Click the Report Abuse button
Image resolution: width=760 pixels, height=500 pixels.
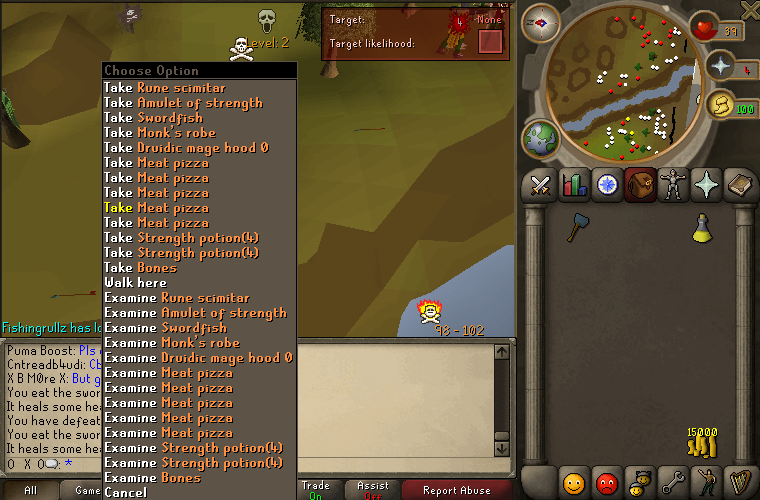click(x=456, y=490)
